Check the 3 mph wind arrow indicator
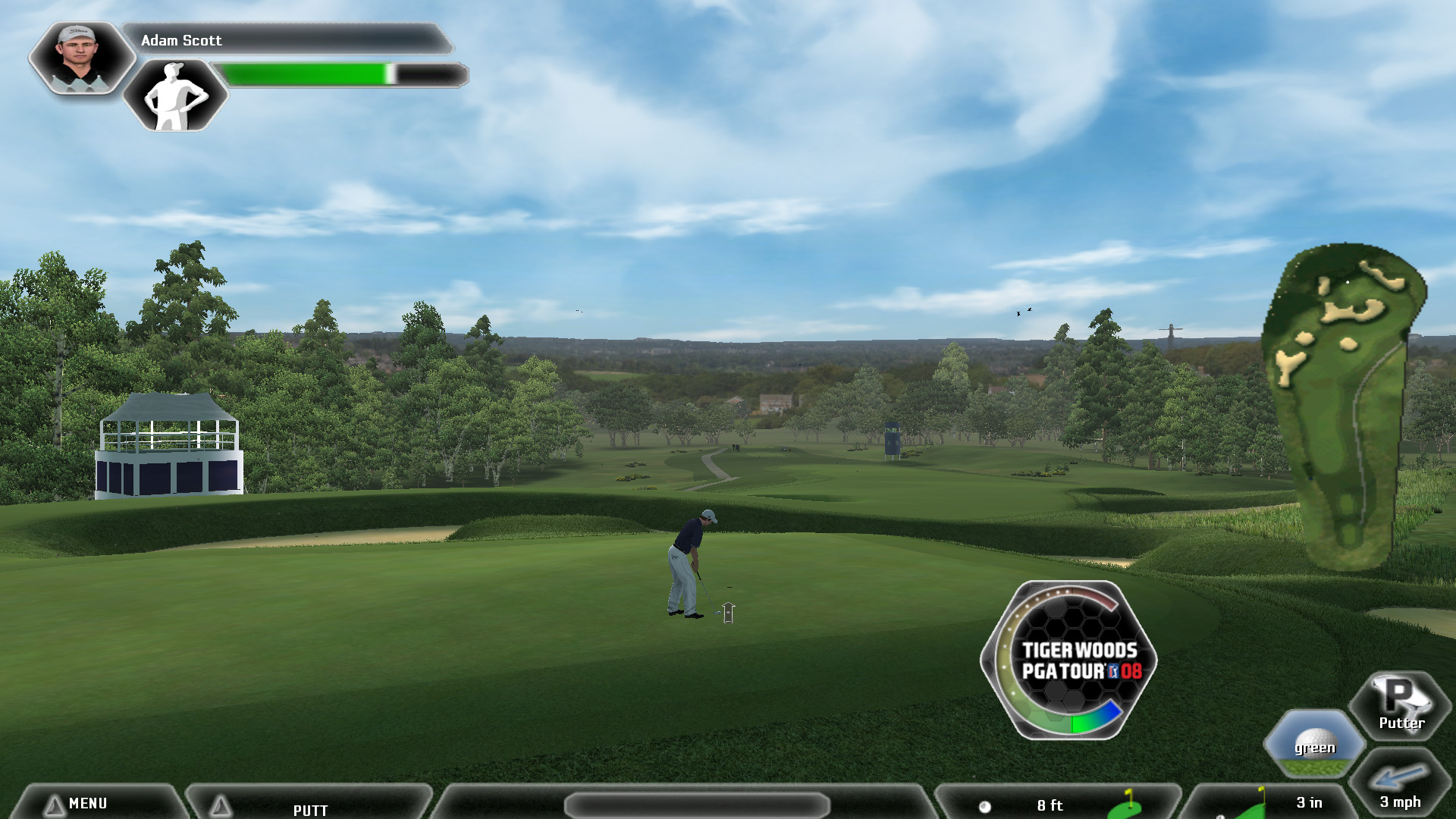The height and width of the screenshot is (819, 1456). pyautogui.click(x=1399, y=785)
